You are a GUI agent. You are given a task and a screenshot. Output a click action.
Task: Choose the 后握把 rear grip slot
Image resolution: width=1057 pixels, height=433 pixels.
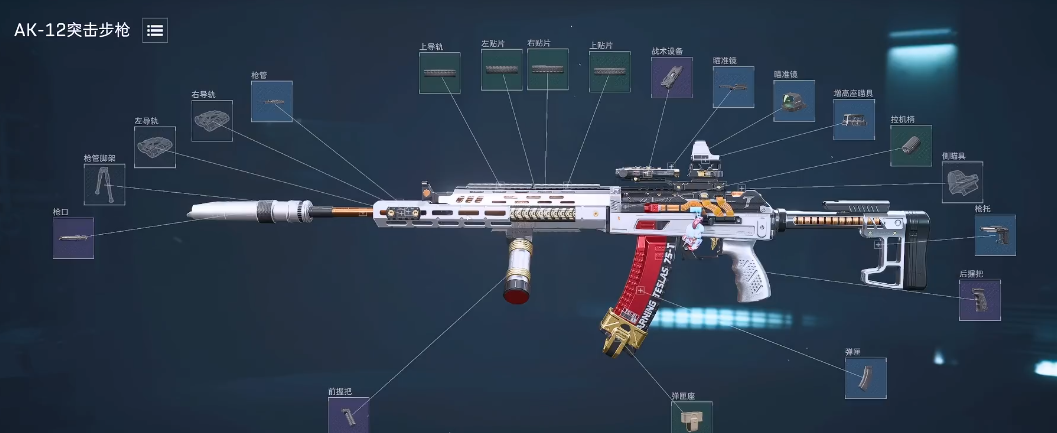980,300
